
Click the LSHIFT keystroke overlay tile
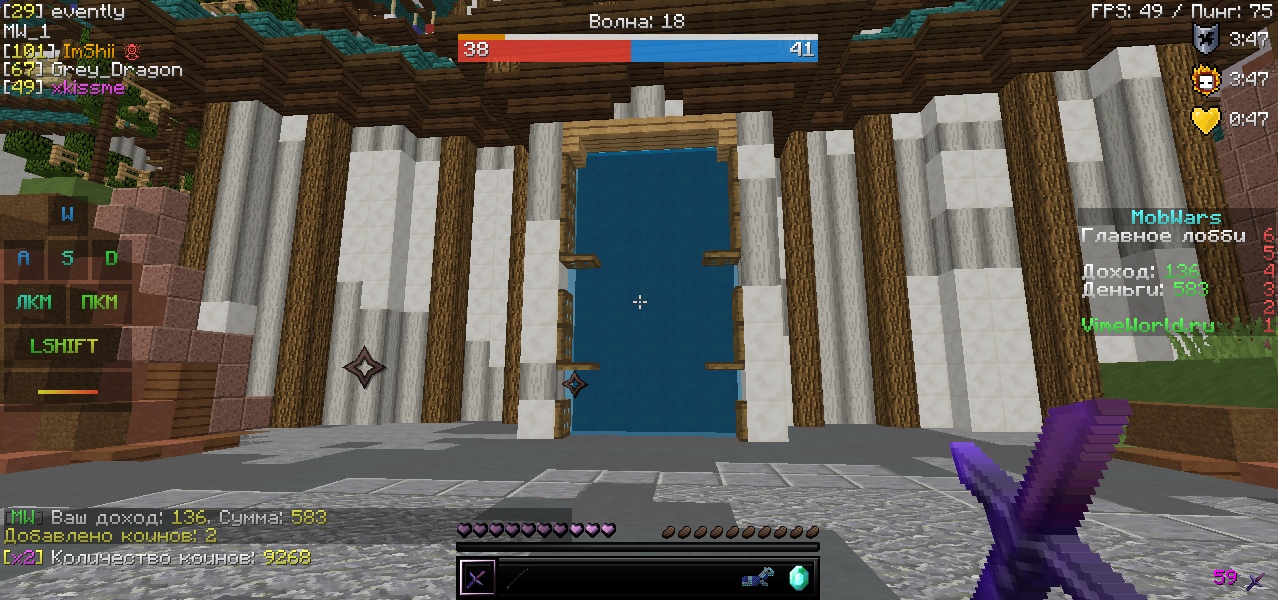(64, 346)
